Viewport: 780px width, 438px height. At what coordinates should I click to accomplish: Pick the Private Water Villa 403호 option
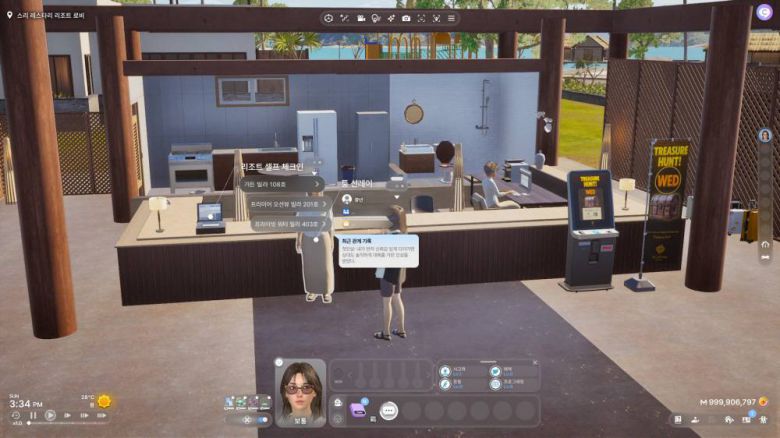pos(284,225)
